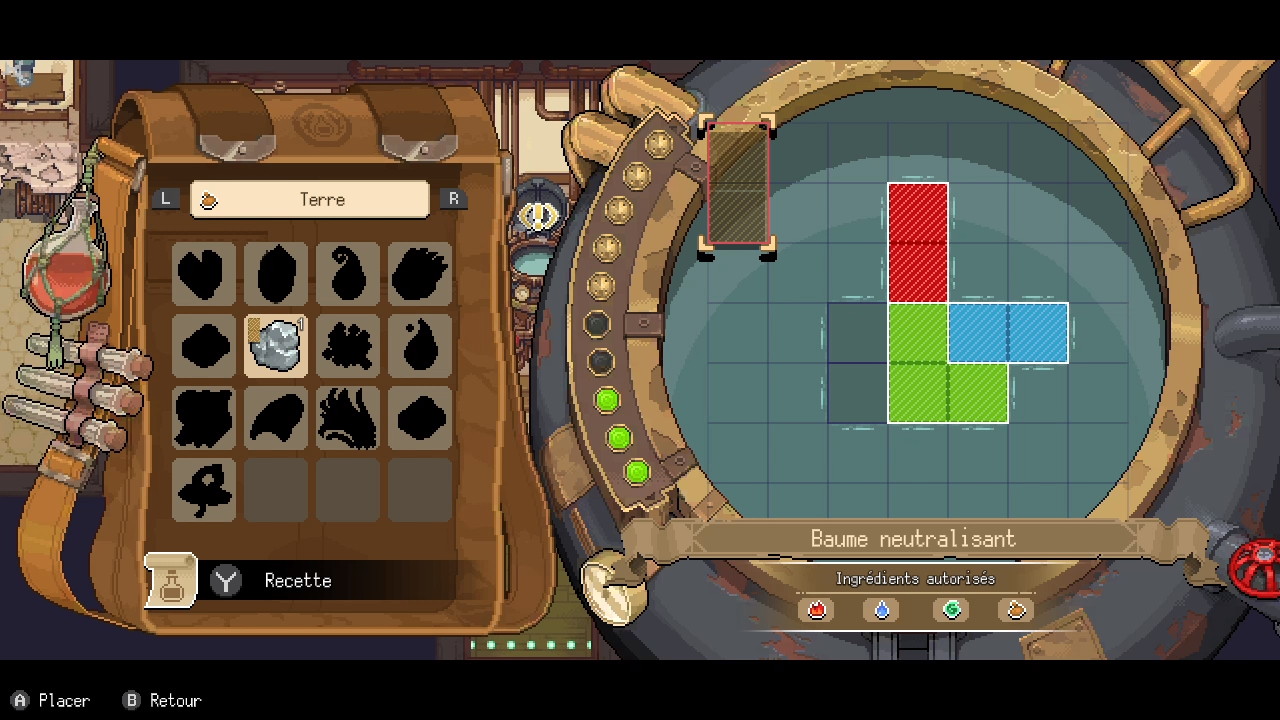Click the red fire piece in the cauldron
1280x720 pixels.
coord(918,242)
